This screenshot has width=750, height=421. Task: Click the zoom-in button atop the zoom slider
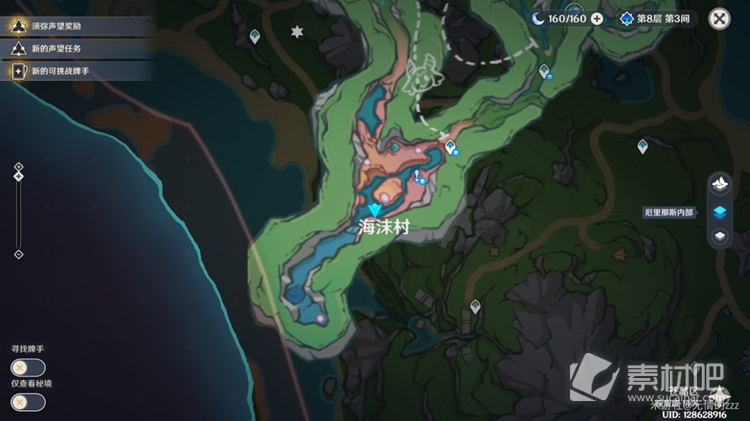pyautogui.click(x=18, y=166)
